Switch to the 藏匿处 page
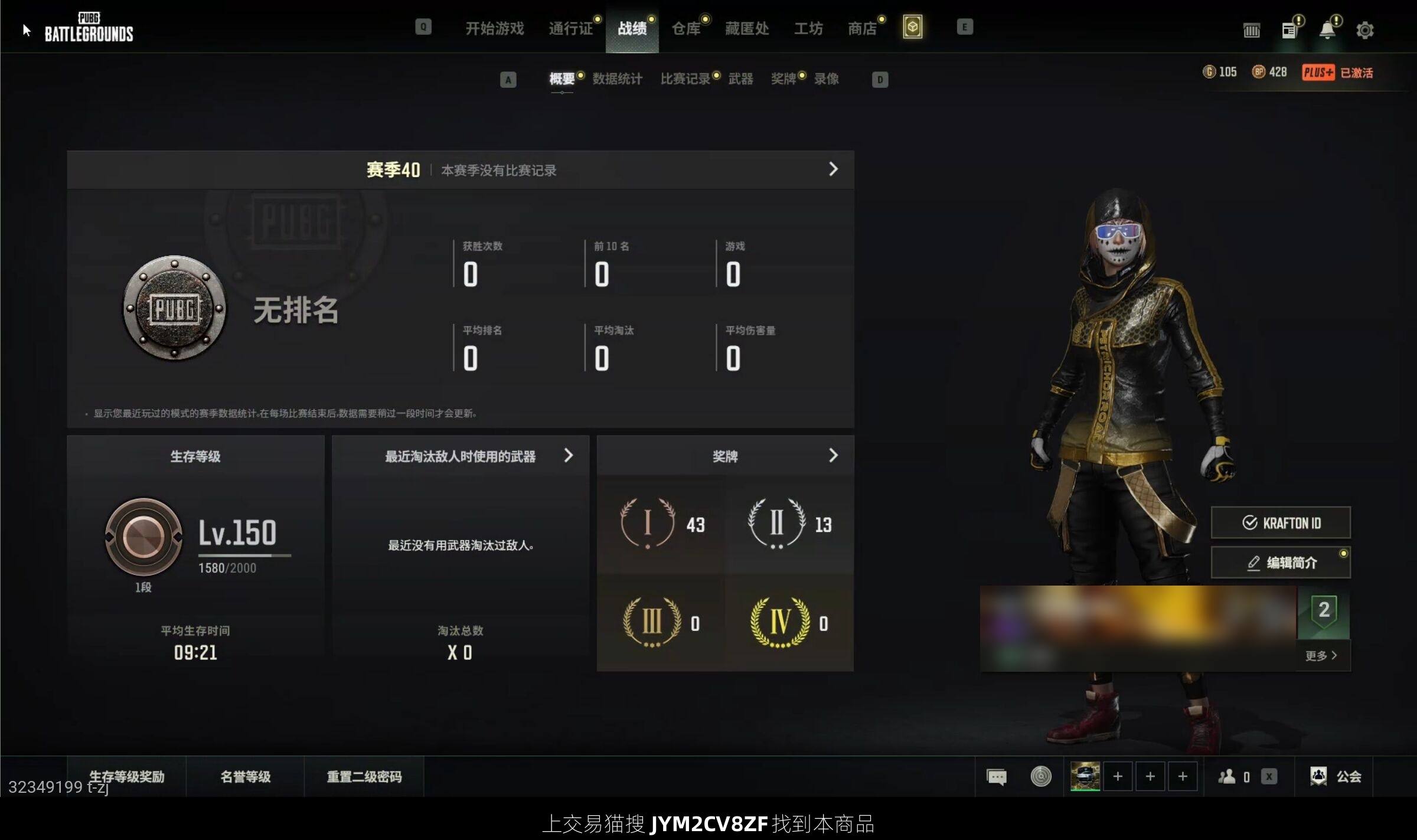The image size is (1417, 840). tap(746, 28)
